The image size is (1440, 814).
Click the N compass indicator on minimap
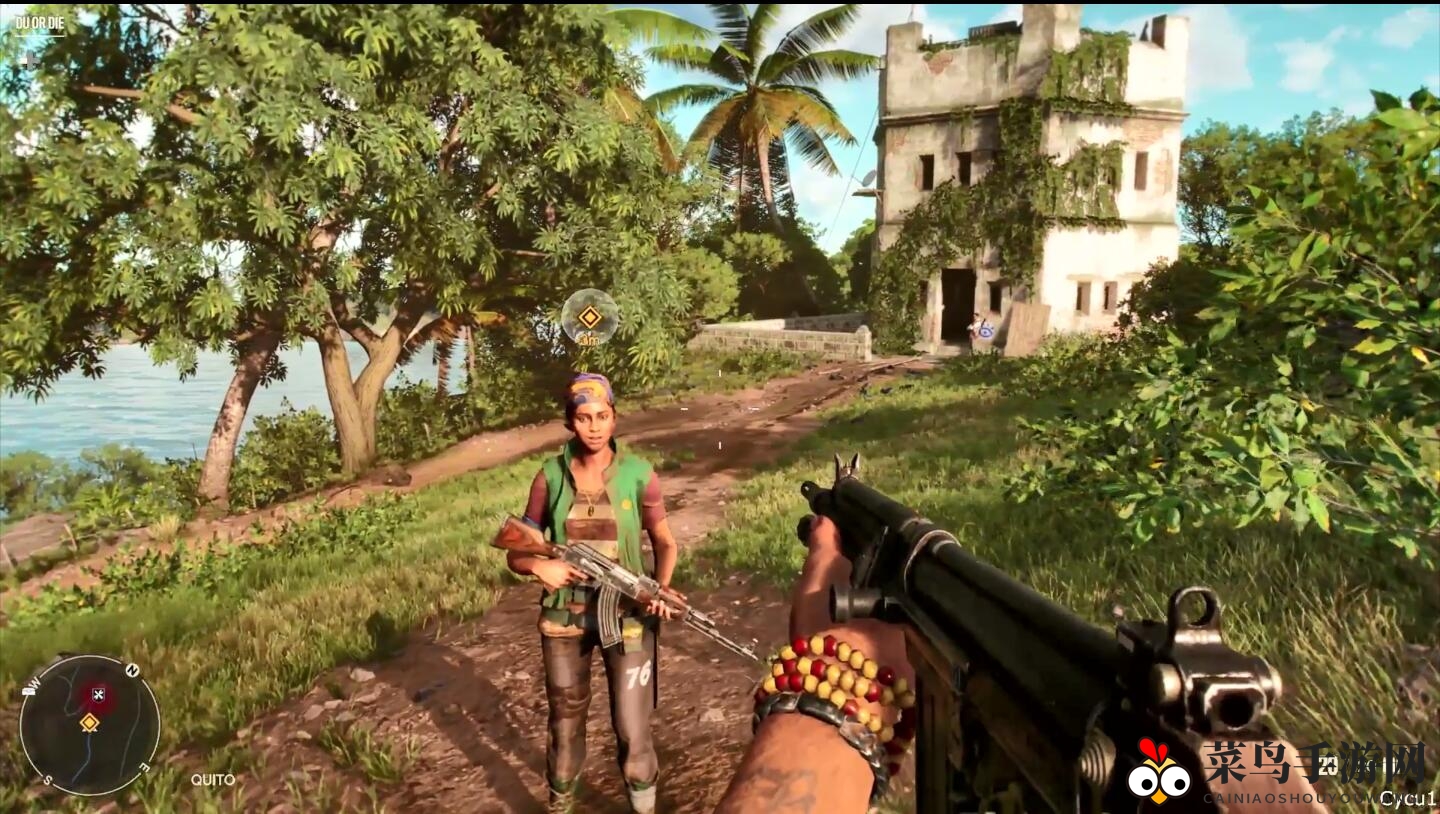[x=132, y=670]
